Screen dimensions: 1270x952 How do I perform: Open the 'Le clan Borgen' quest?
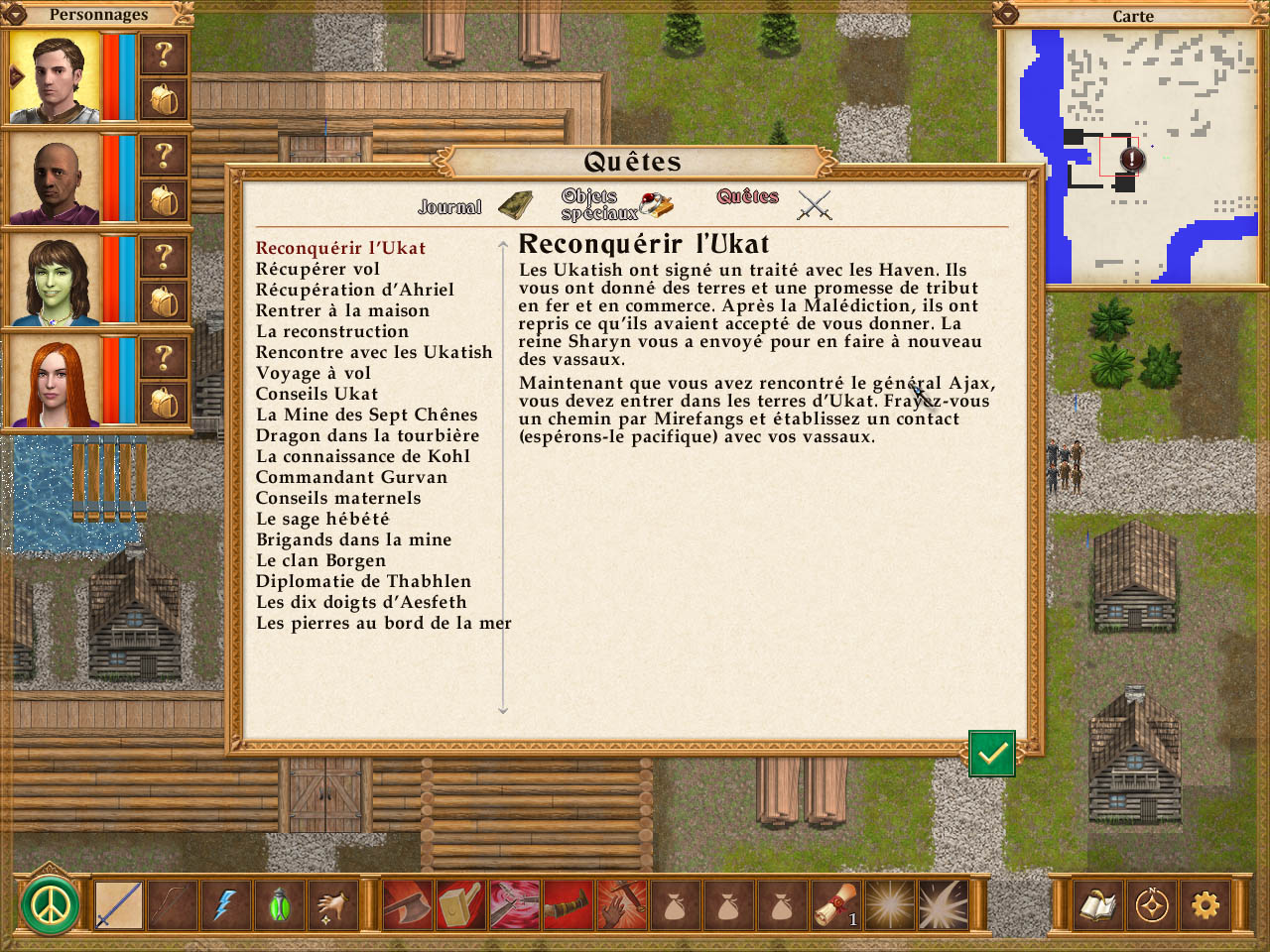pos(320,560)
